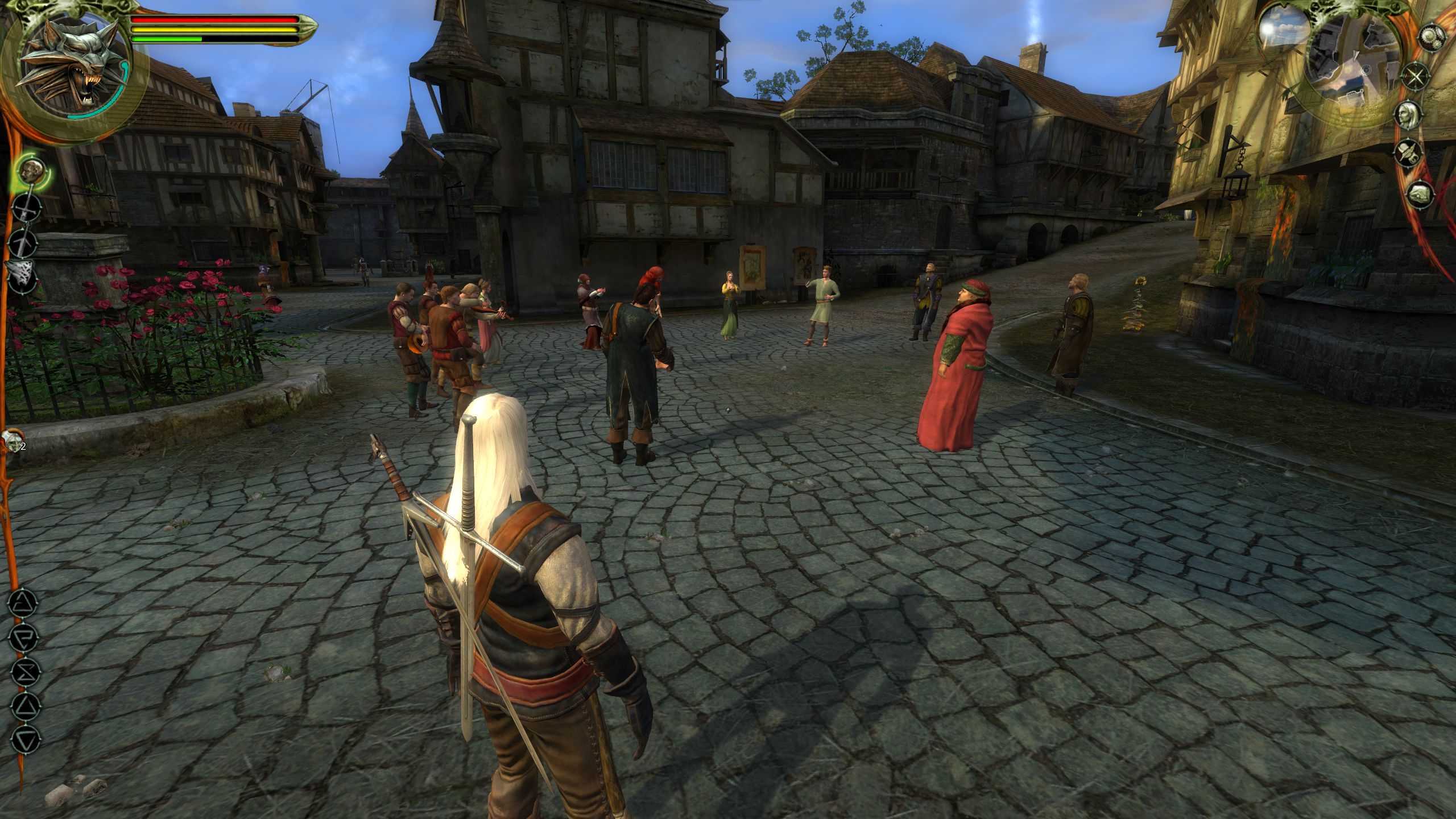
Task: Open character panel via Geralt portrait icon
Action: [1409, 114]
